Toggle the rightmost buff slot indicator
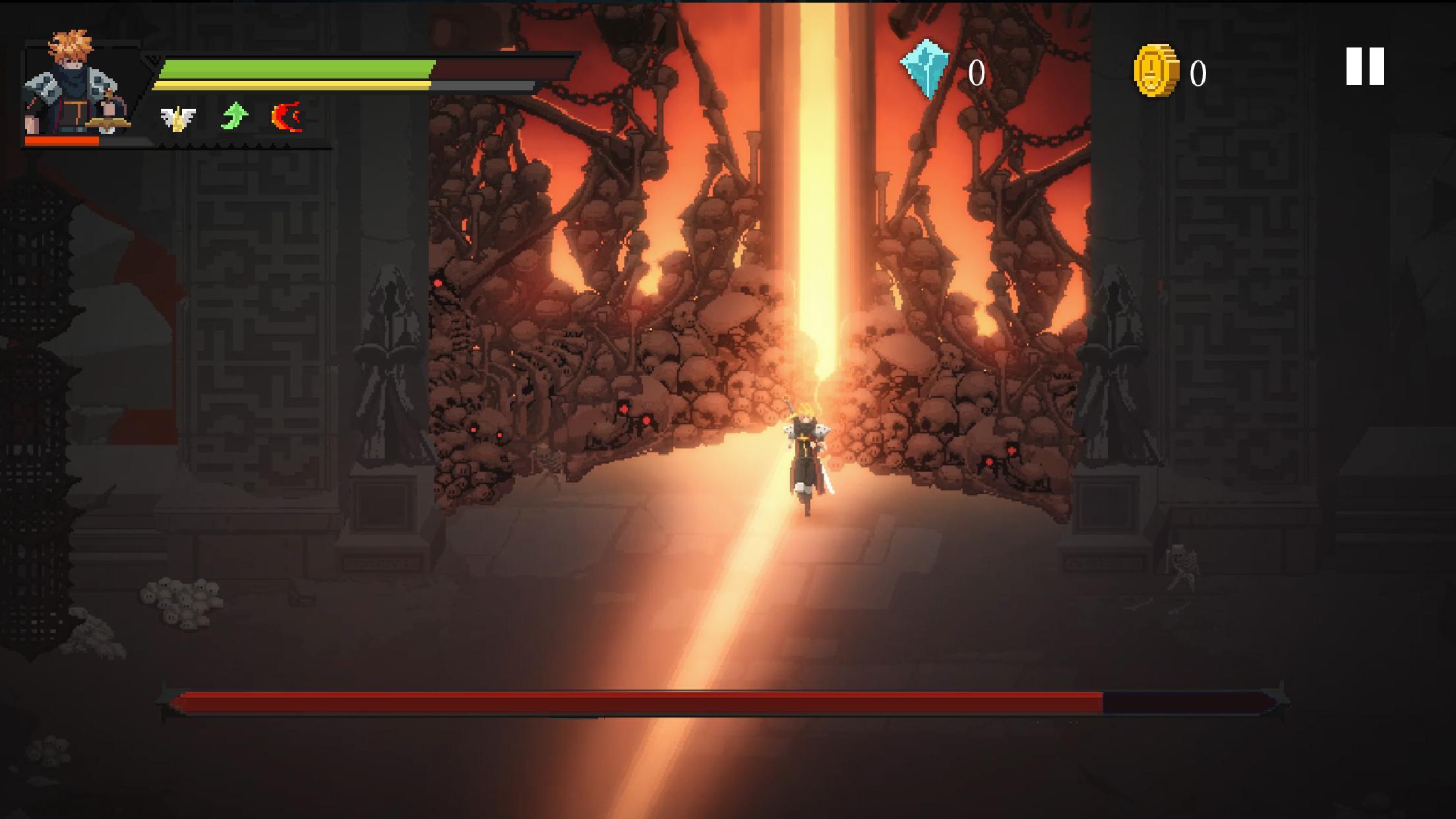The height and width of the screenshot is (819, 1456). click(288, 117)
